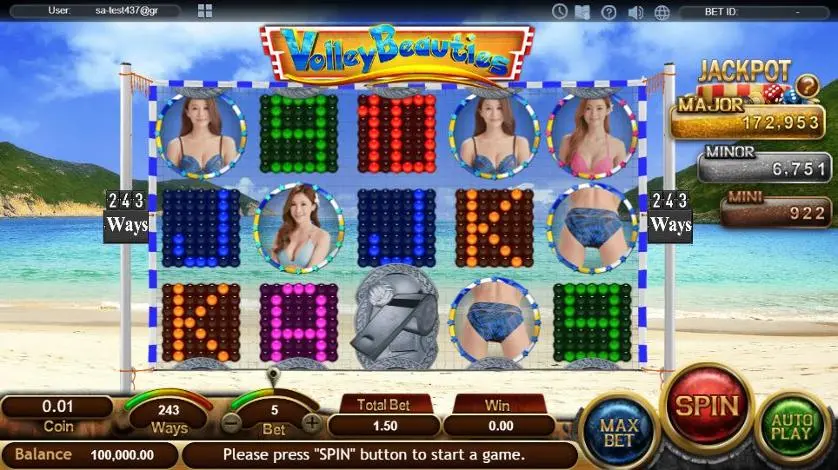Image resolution: width=838 pixels, height=470 pixels.
Task: Increase the bet with the plus button
Action: [312, 423]
